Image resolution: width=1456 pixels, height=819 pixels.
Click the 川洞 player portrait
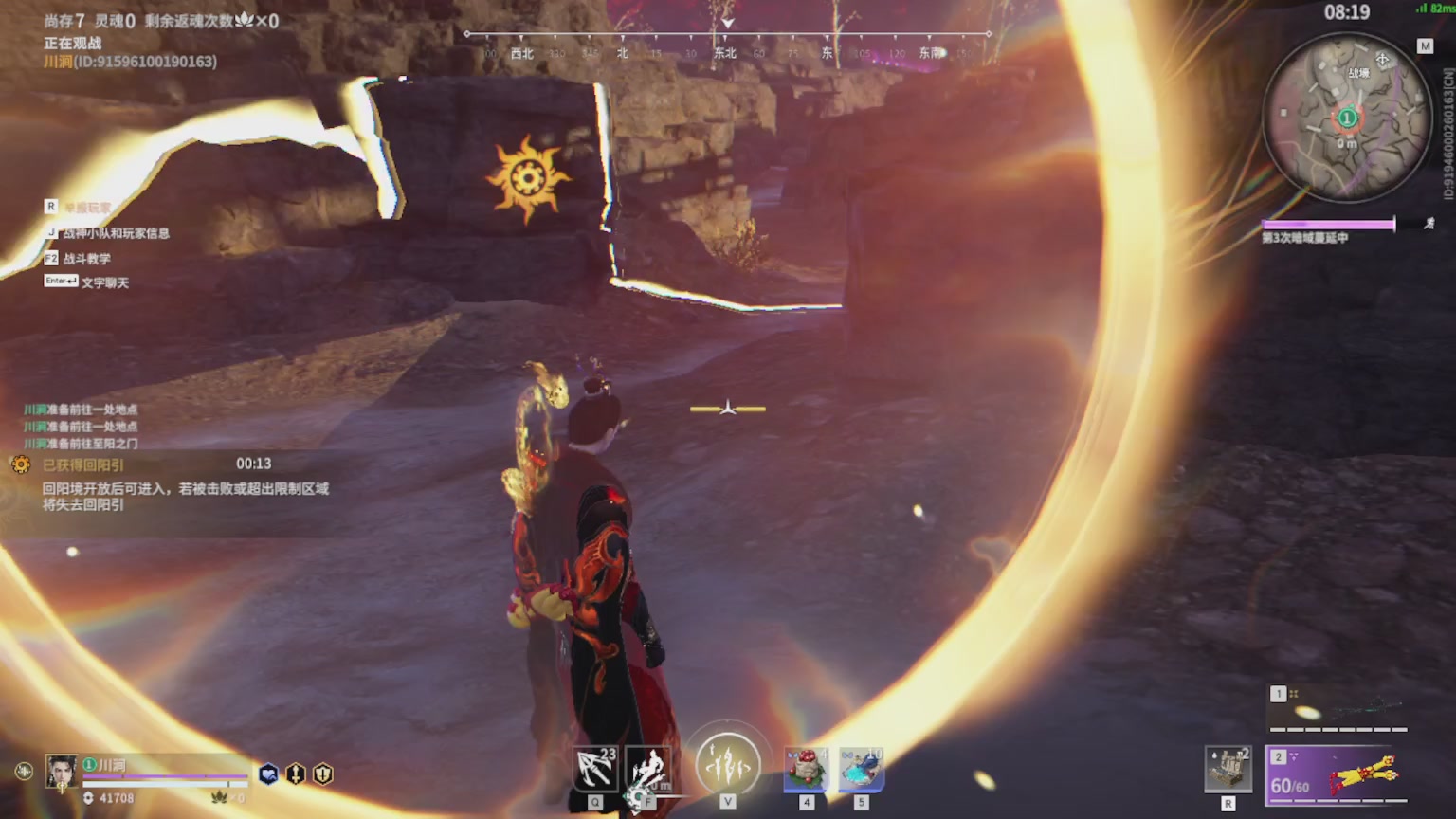[63, 771]
